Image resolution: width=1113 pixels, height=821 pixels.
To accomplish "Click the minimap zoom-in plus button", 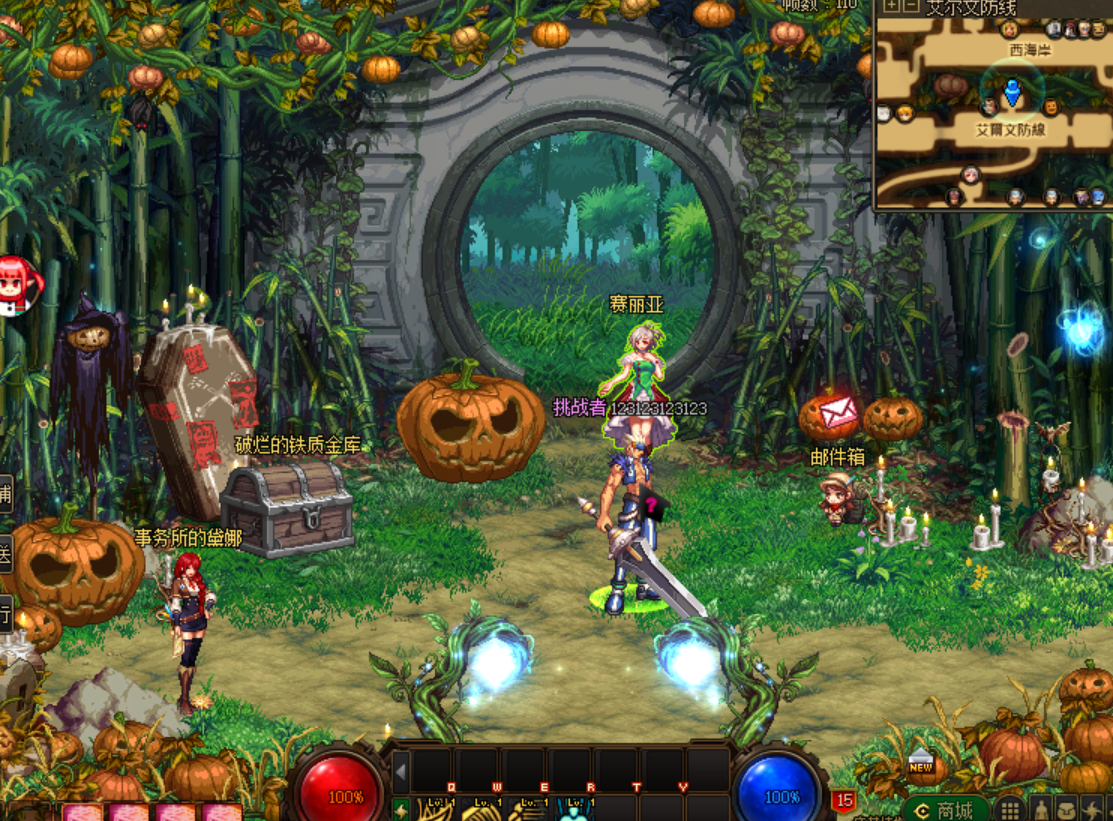I will pos(892,6).
